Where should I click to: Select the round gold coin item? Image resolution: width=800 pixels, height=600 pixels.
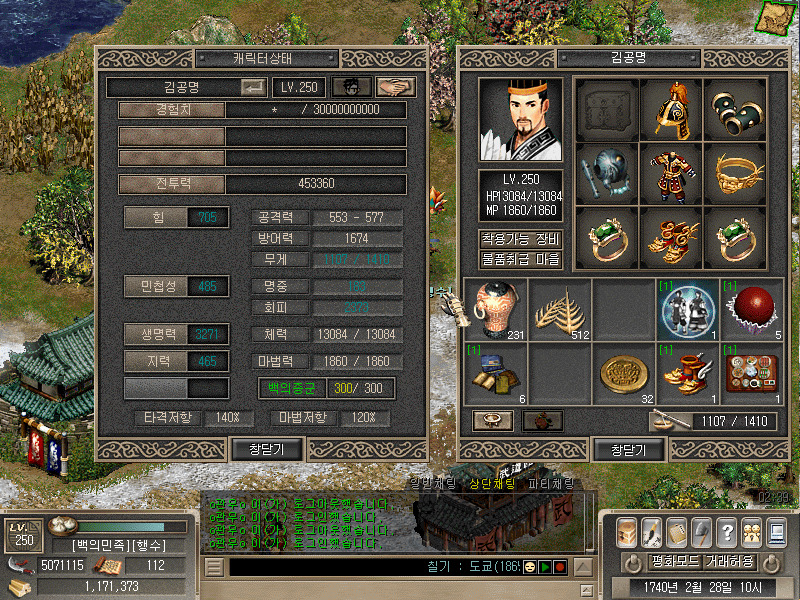623,372
